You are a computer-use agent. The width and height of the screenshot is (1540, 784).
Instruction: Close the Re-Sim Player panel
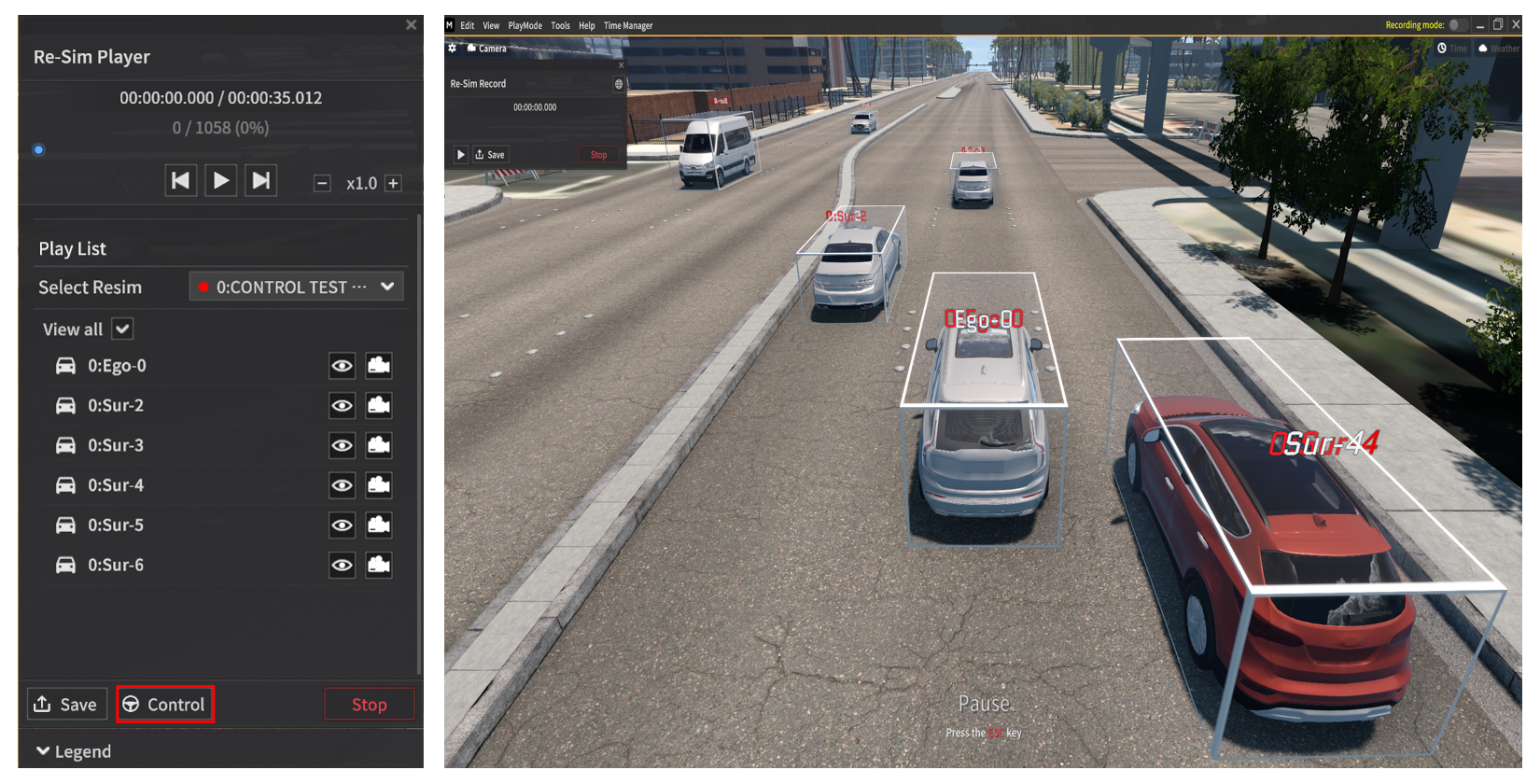[411, 25]
